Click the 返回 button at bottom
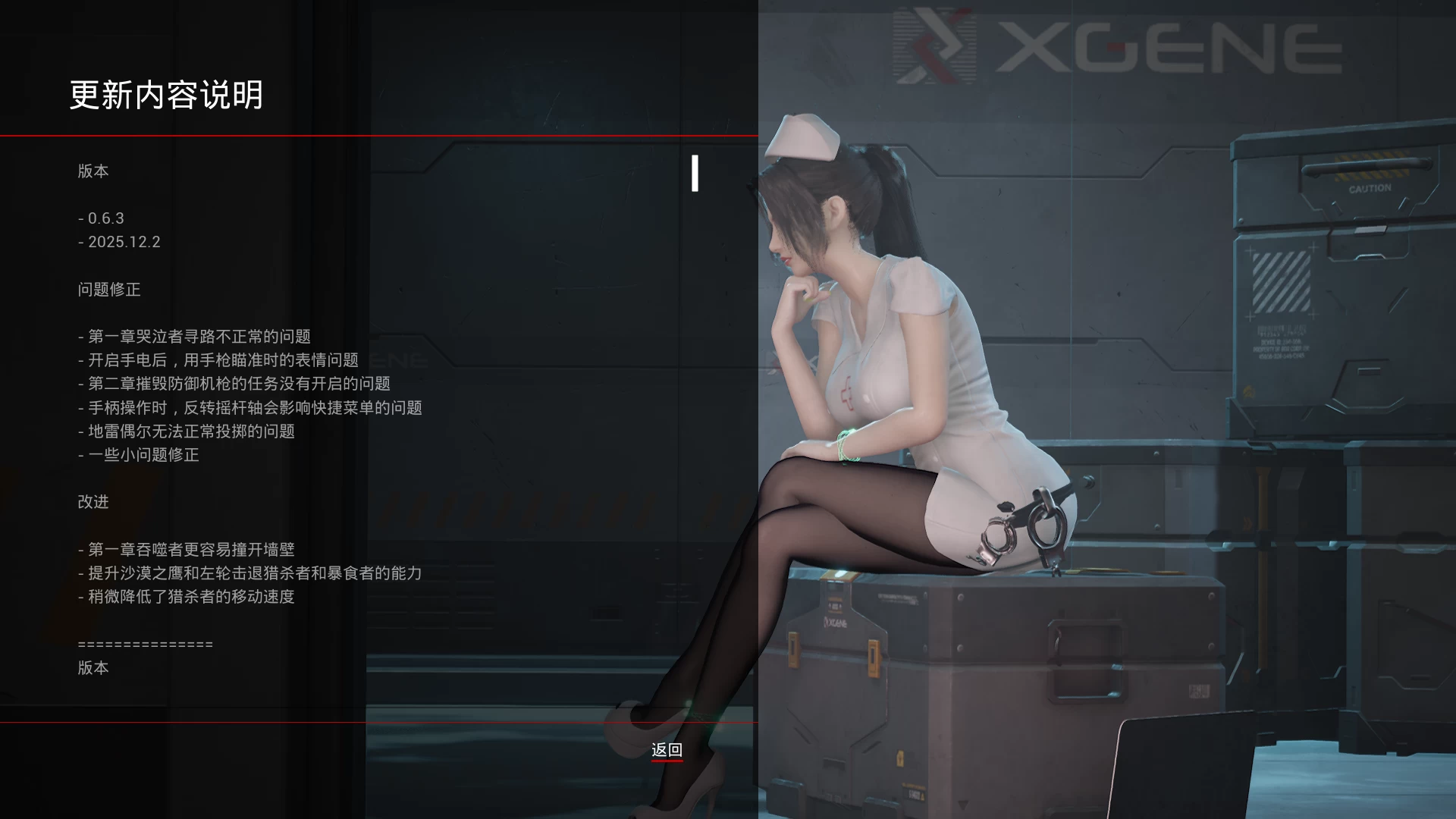The image size is (1456, 819). pos(666,749)
